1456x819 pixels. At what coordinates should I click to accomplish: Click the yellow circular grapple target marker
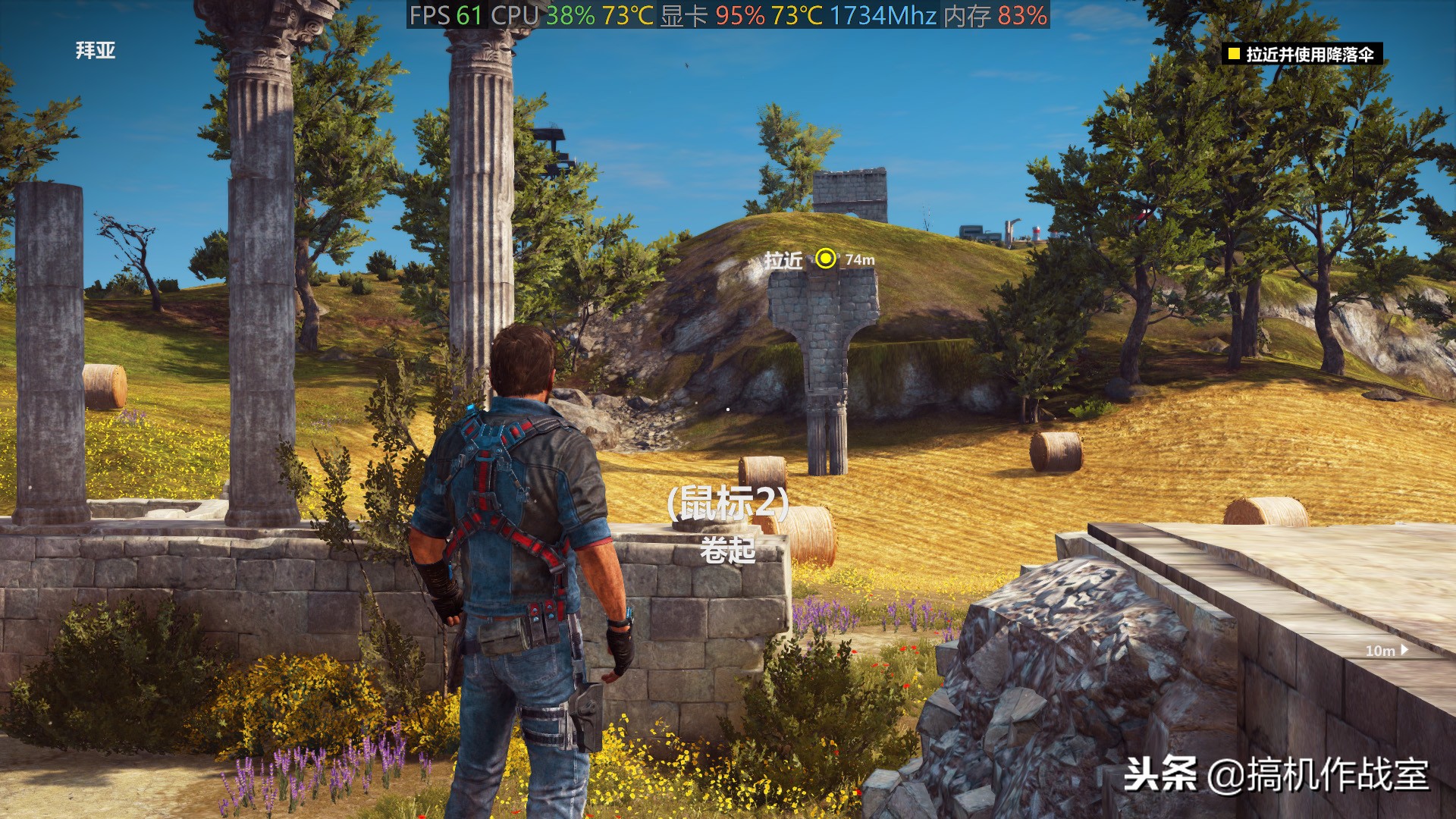click(x=825, y=259)
